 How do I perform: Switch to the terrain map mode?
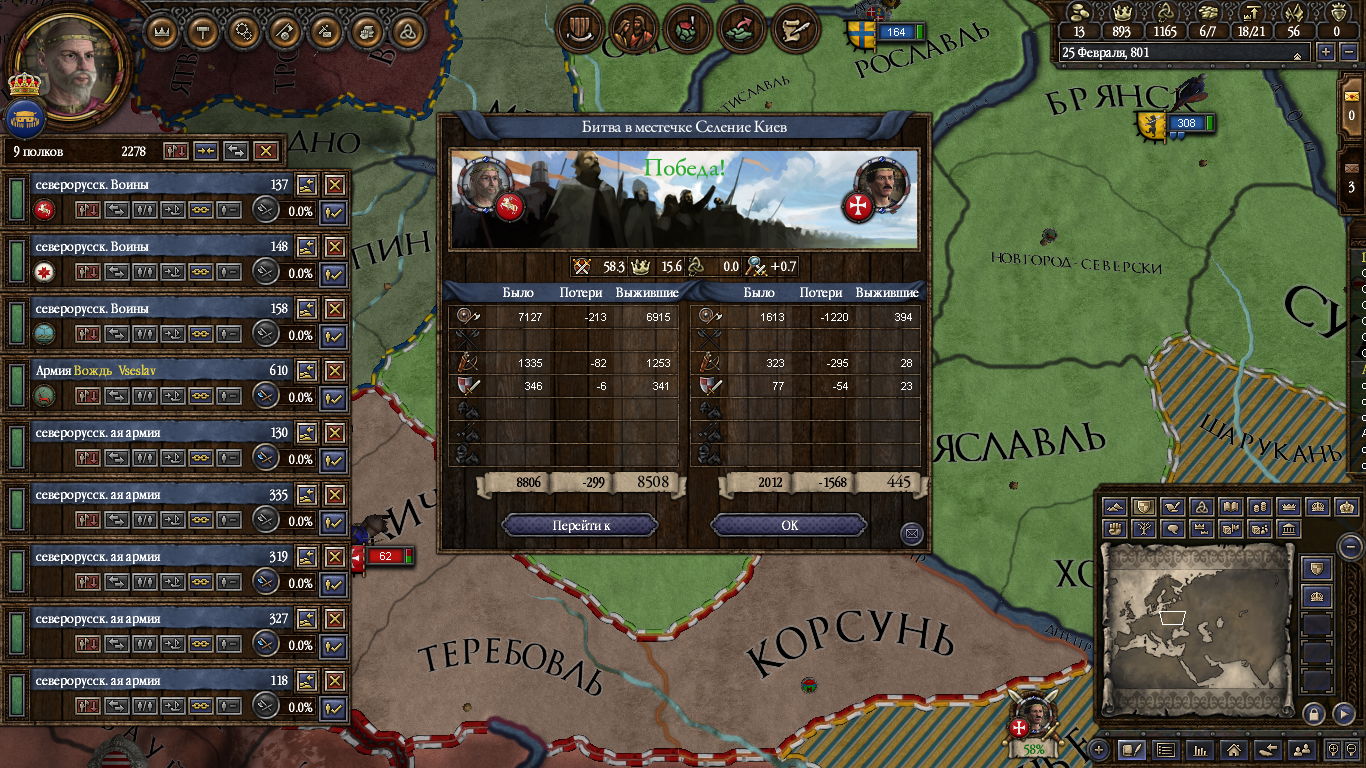point(1116,507)
